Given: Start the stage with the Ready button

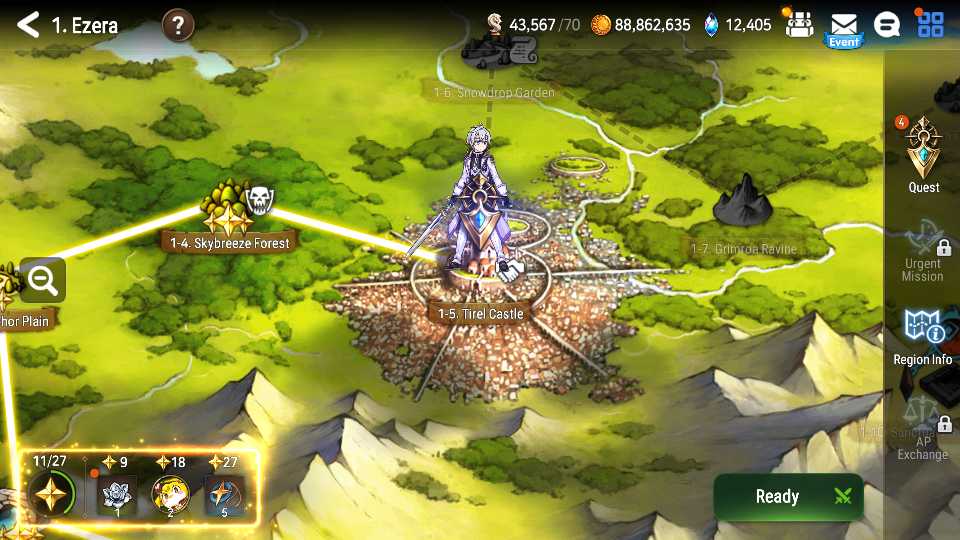Looking at the screenshot, I should click(x=788, y=496).
